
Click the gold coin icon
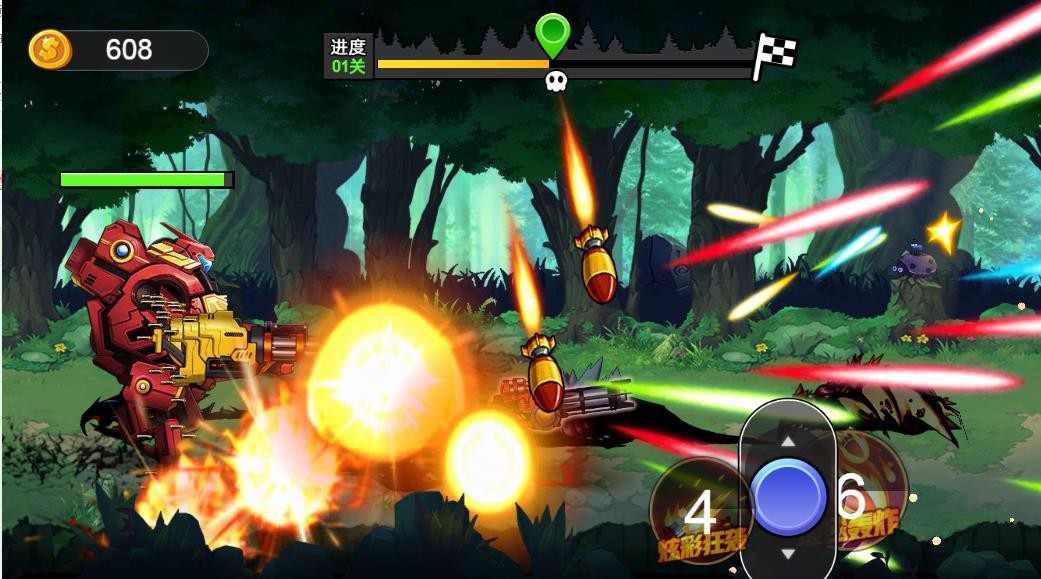pyautogui.click(x=50, y=49)
